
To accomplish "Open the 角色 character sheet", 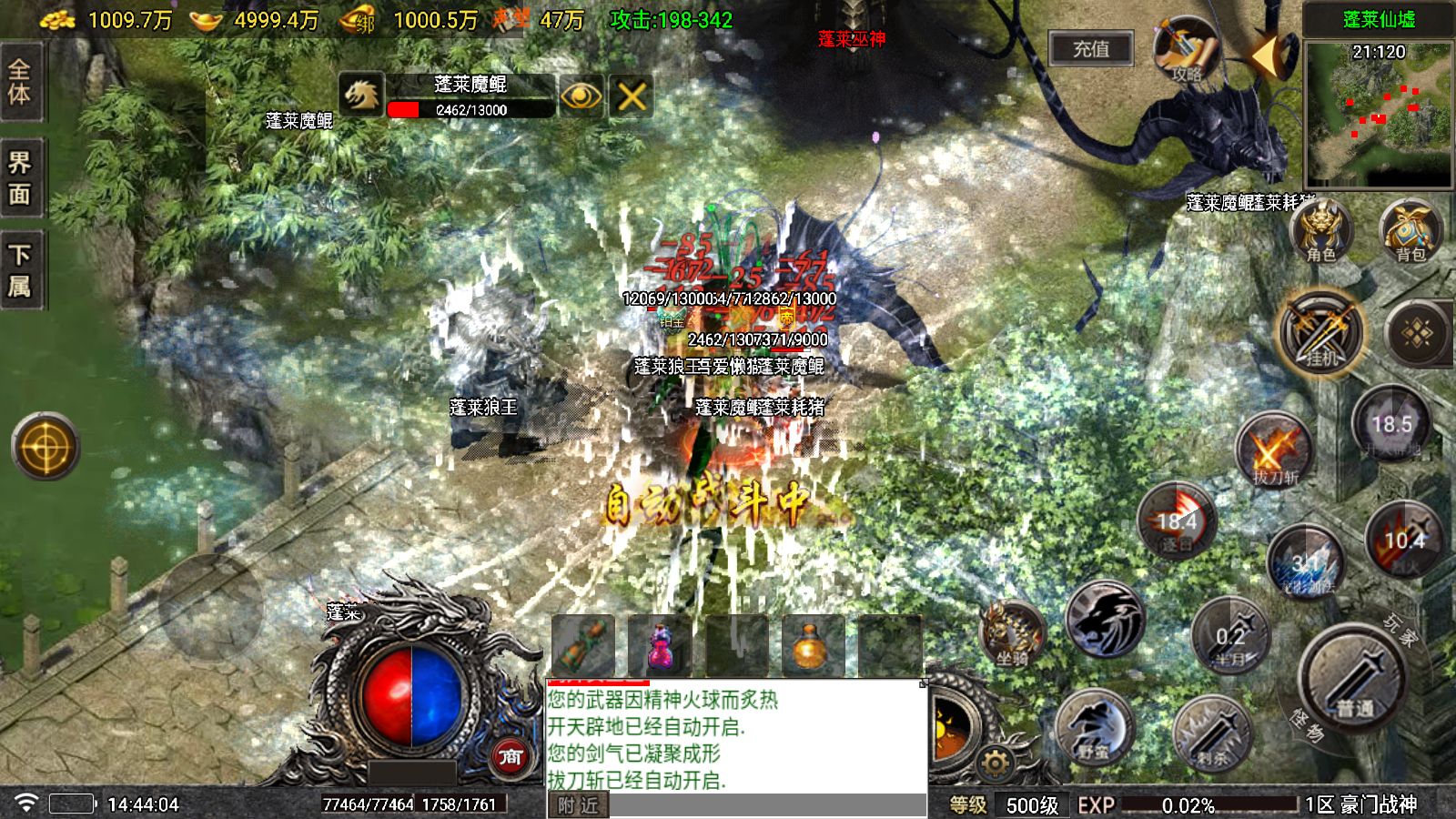I will [1320, 230].
